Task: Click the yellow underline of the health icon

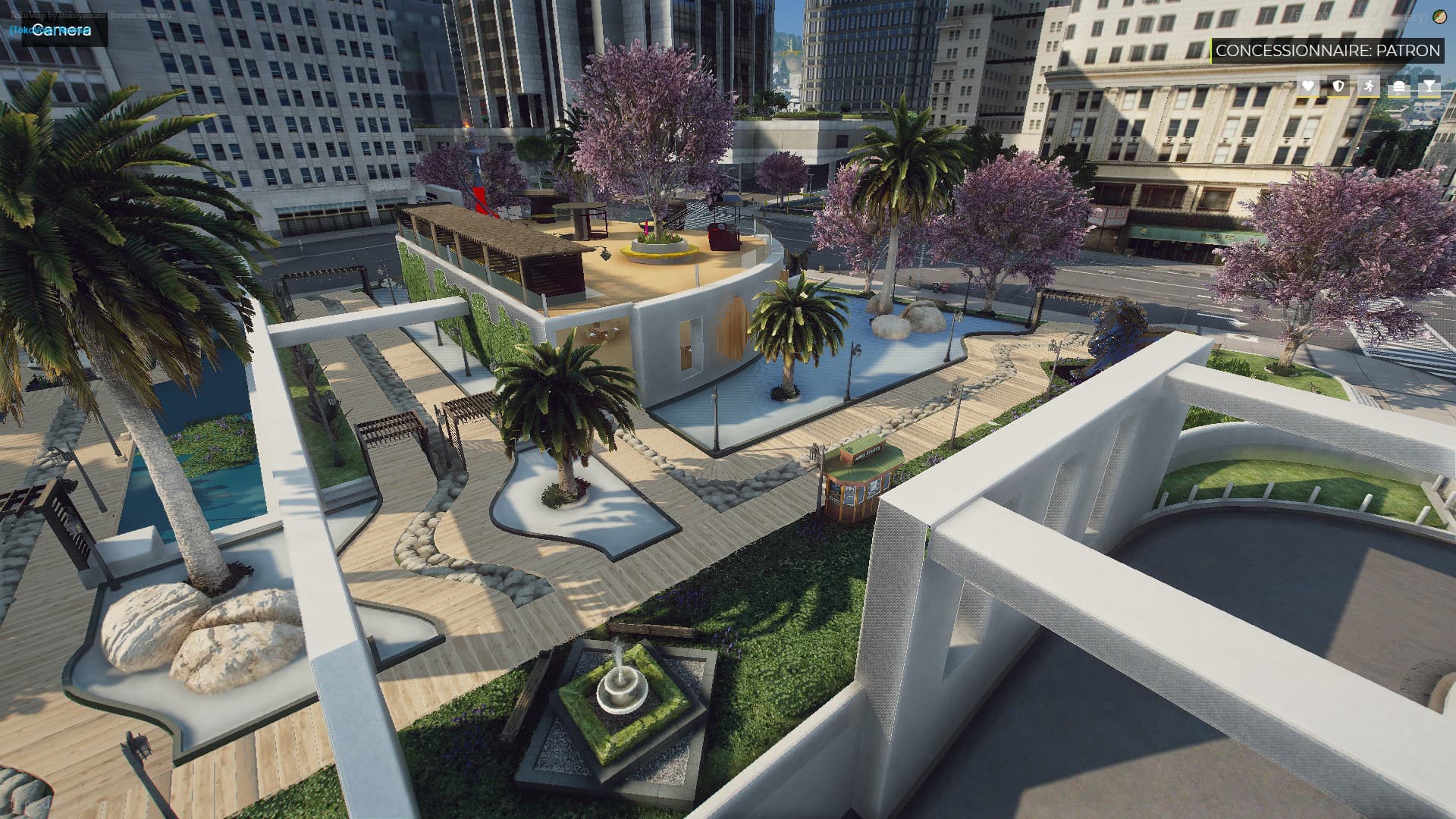Action: [x=1308, y=97]
